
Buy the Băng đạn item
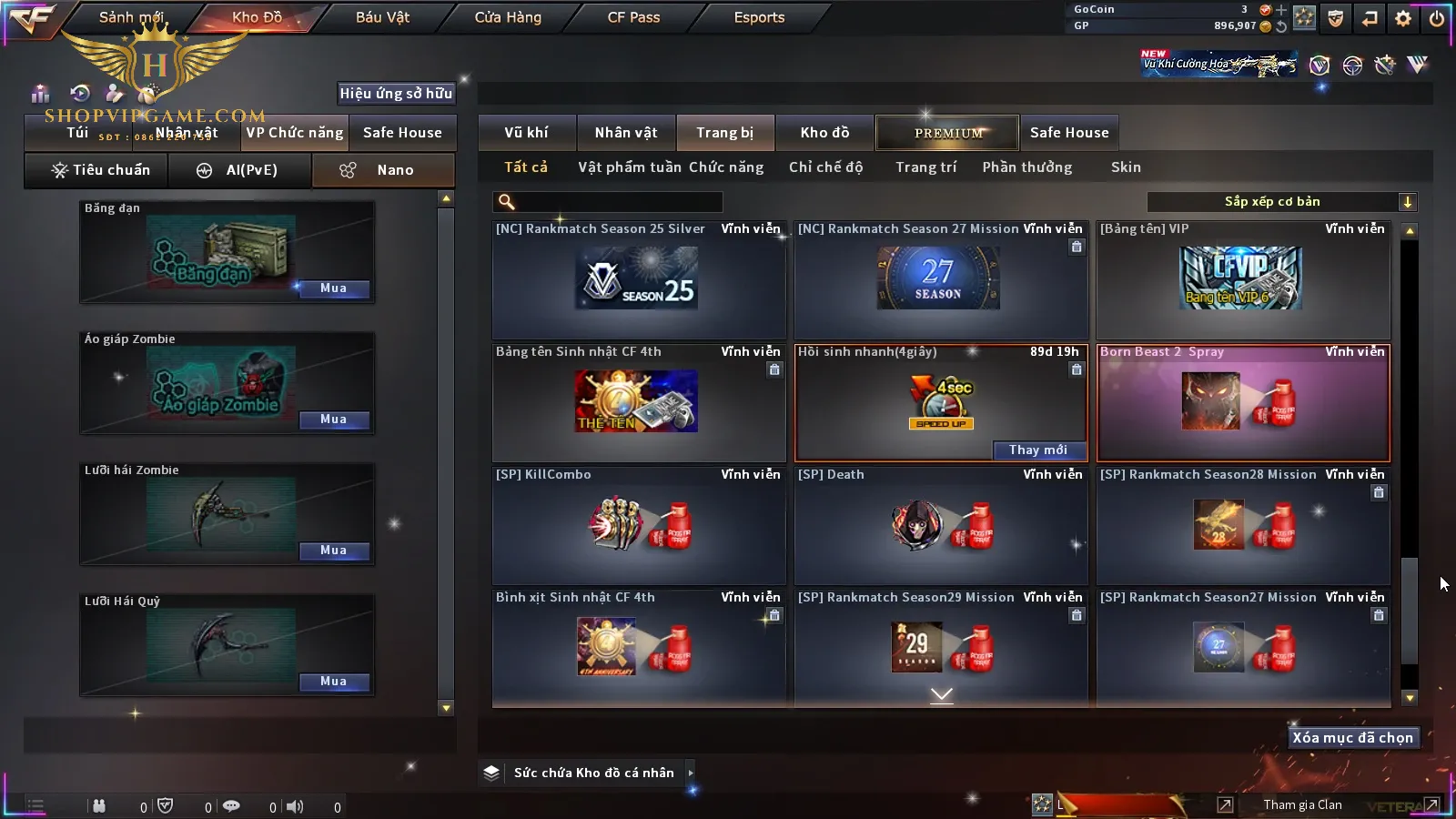pos(333,288)
